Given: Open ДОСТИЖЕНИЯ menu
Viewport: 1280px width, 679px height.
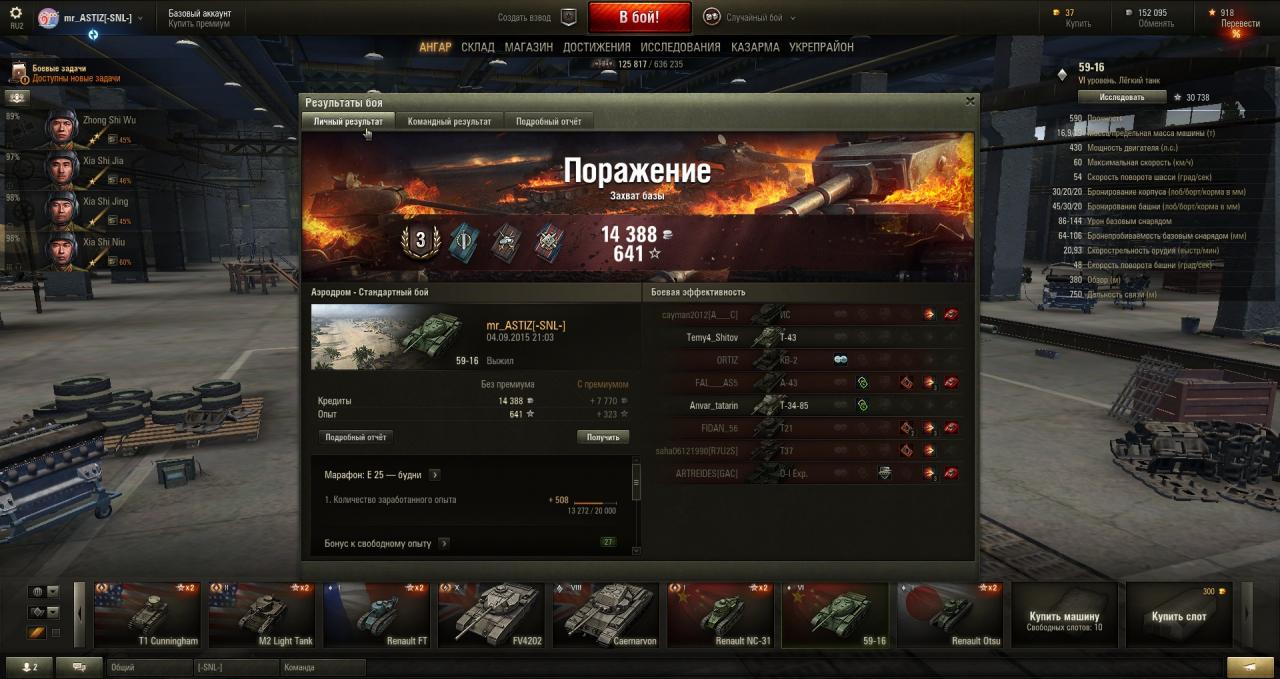Looking at the screenshot, I should point(596,47).
